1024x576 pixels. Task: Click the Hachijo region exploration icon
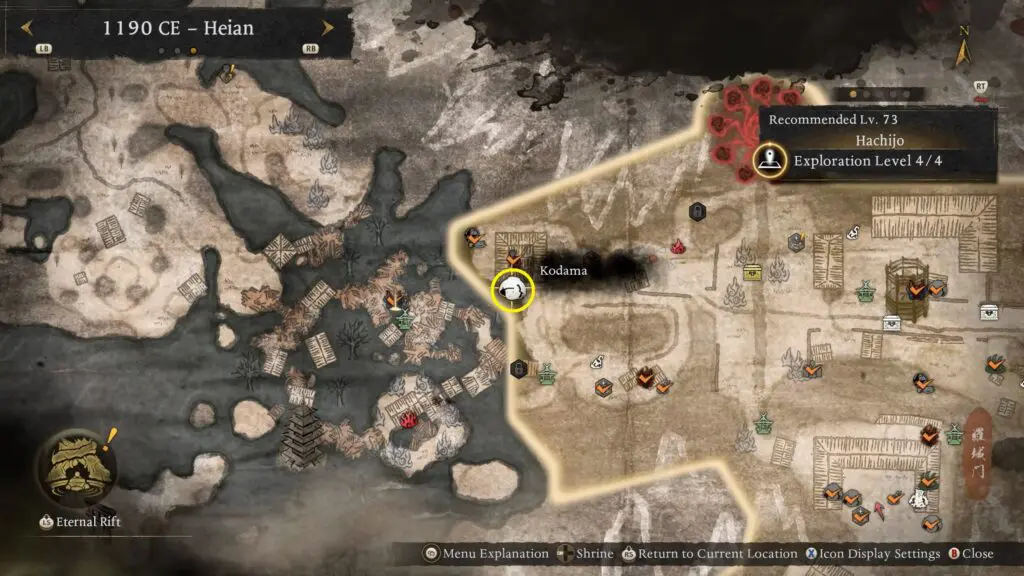click(x=768, y=160)
